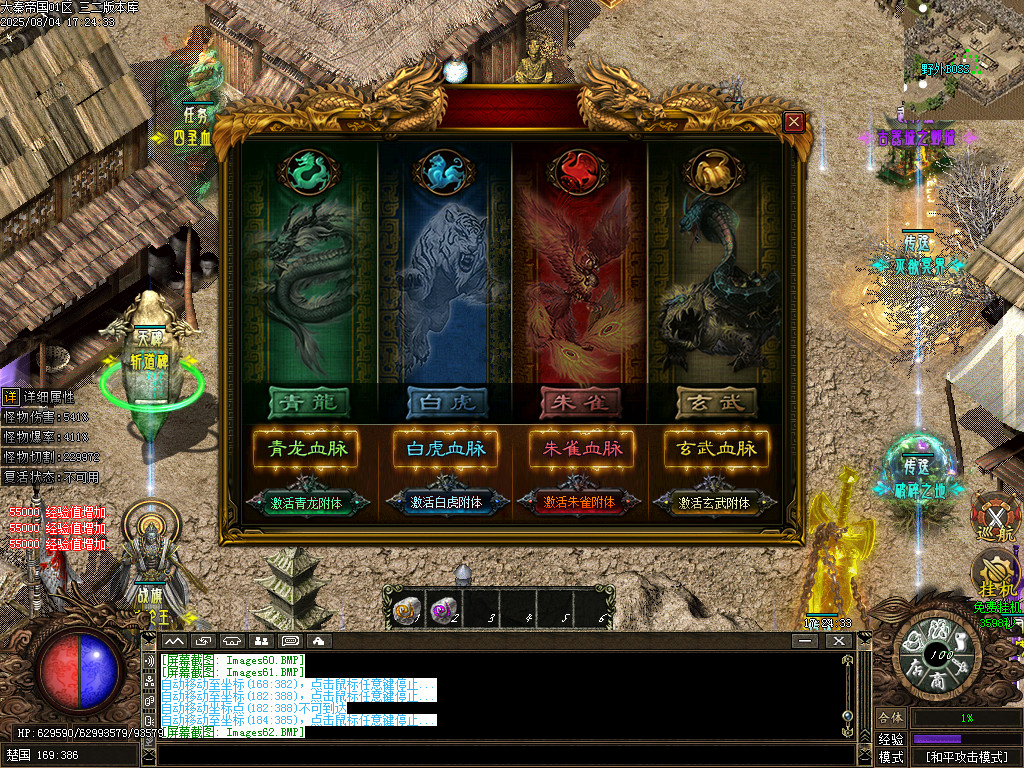1024x768 pixels.
Task: Choose the 白虎血脉 bloodline button
Action: tap(445, 449)
